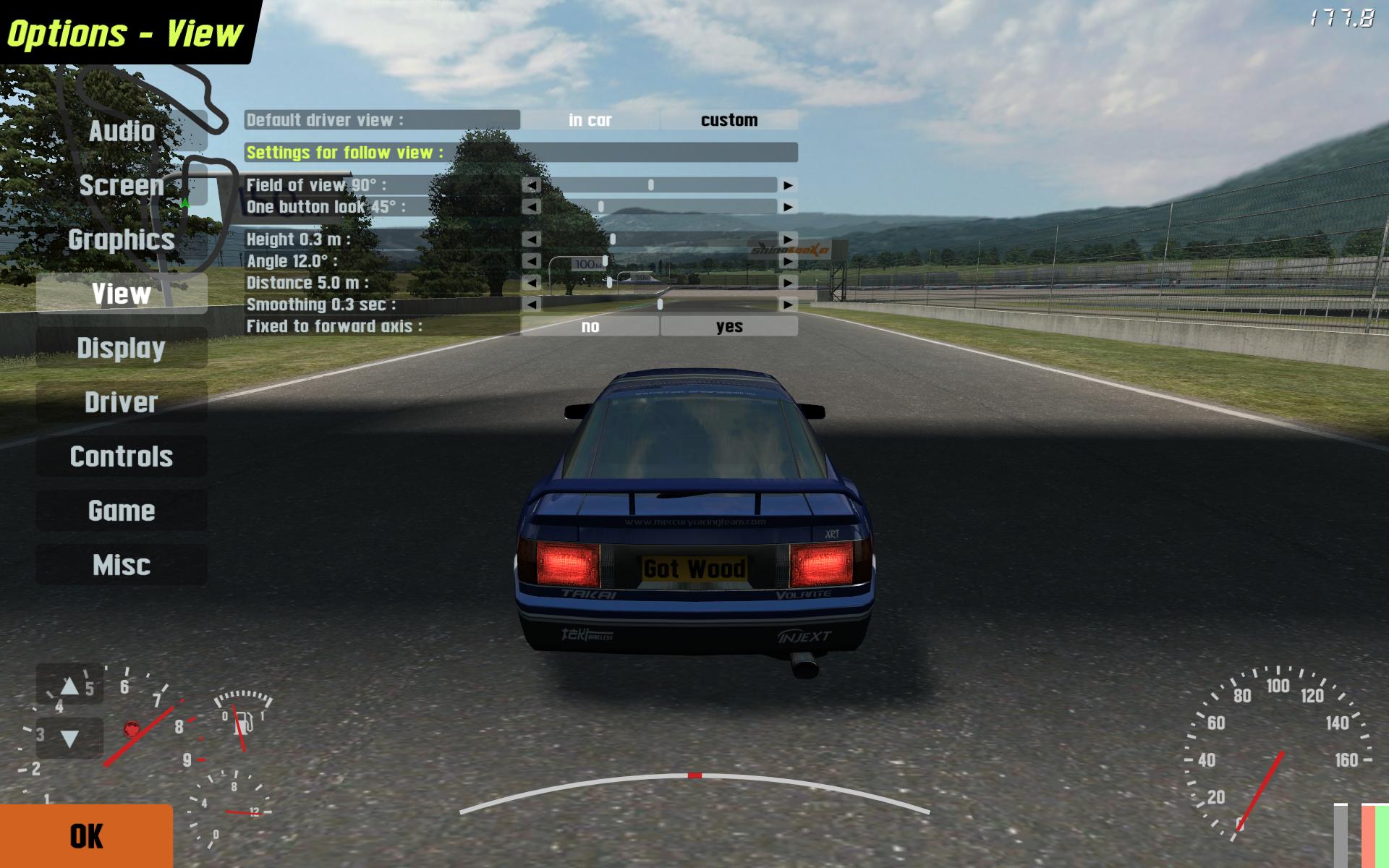
Task: Set Fixed to forward axis to no
Action: pyautogui.click(x=590, y=326)
